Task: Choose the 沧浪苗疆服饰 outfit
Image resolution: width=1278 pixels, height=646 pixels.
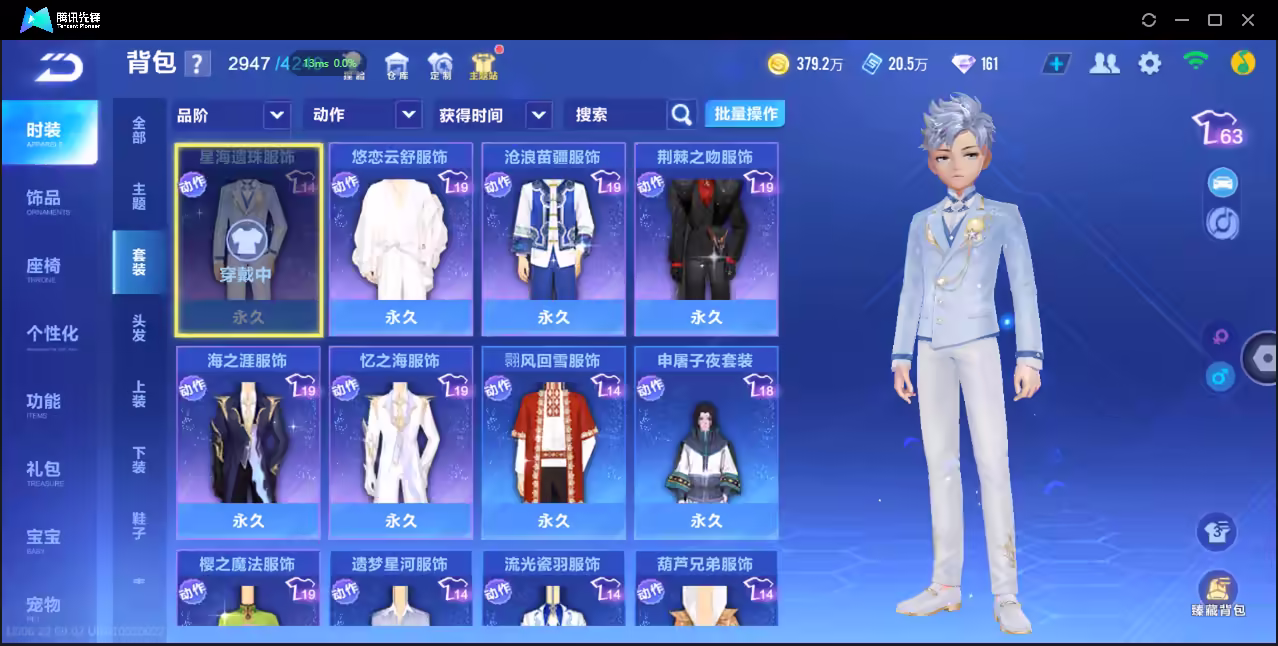Action: pos(553,240)
